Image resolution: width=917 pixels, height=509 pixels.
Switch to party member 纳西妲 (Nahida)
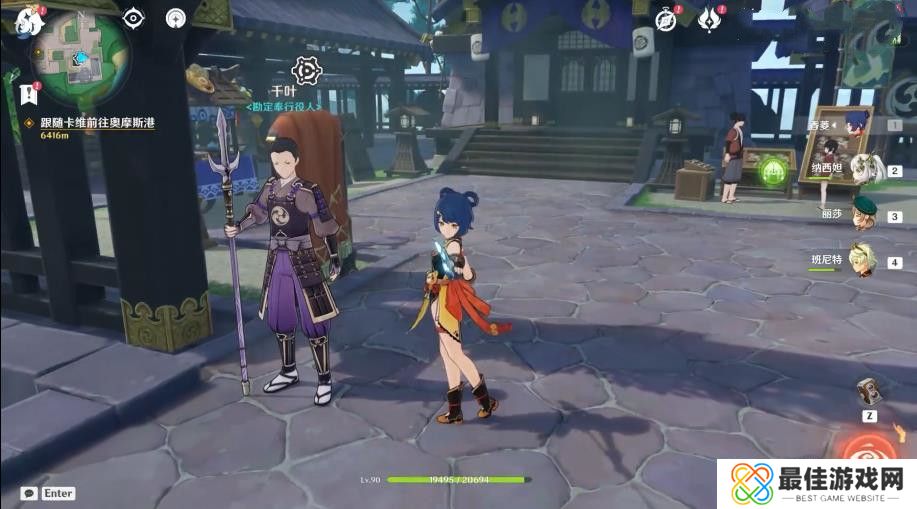(x=862, y=170)
